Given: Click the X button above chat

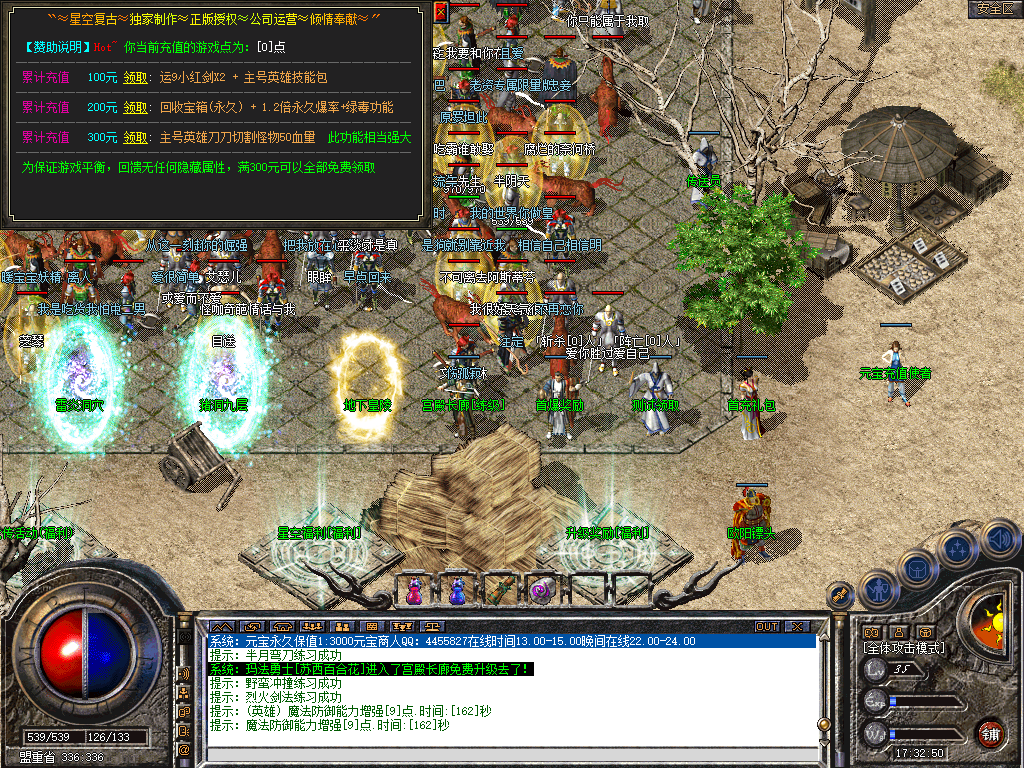Looking at the screenshot, I should tap(797, 626).
